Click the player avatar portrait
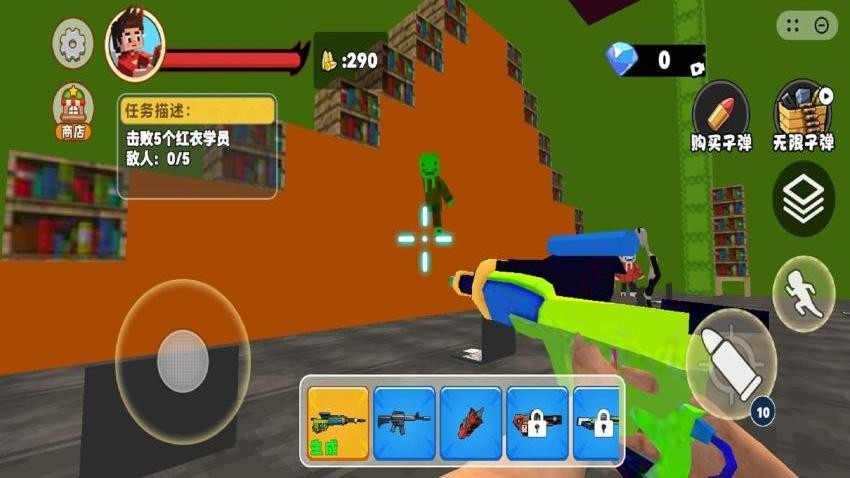This screenshot has height=478, width=850. 134,45
